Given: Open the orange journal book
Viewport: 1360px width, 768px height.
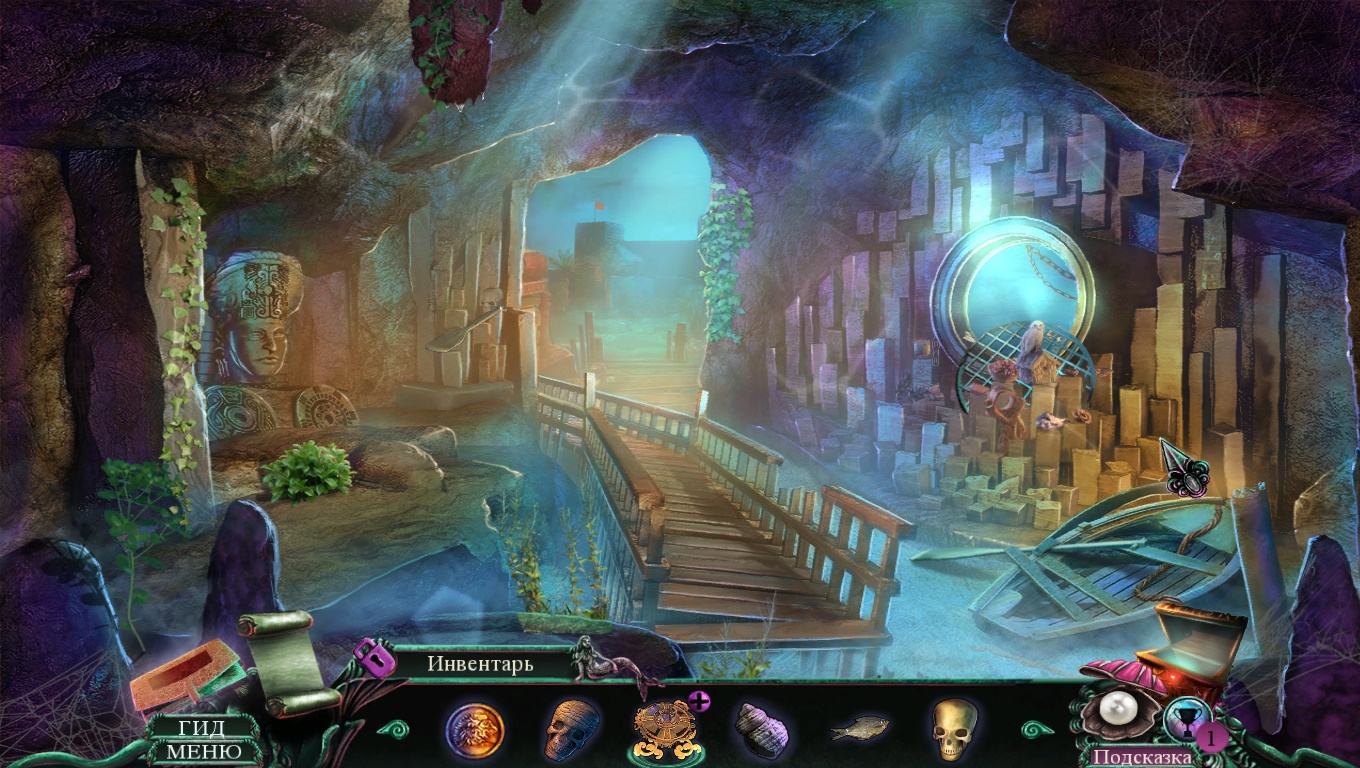Looking at the screenshot, I should click(x=185, y=677).
